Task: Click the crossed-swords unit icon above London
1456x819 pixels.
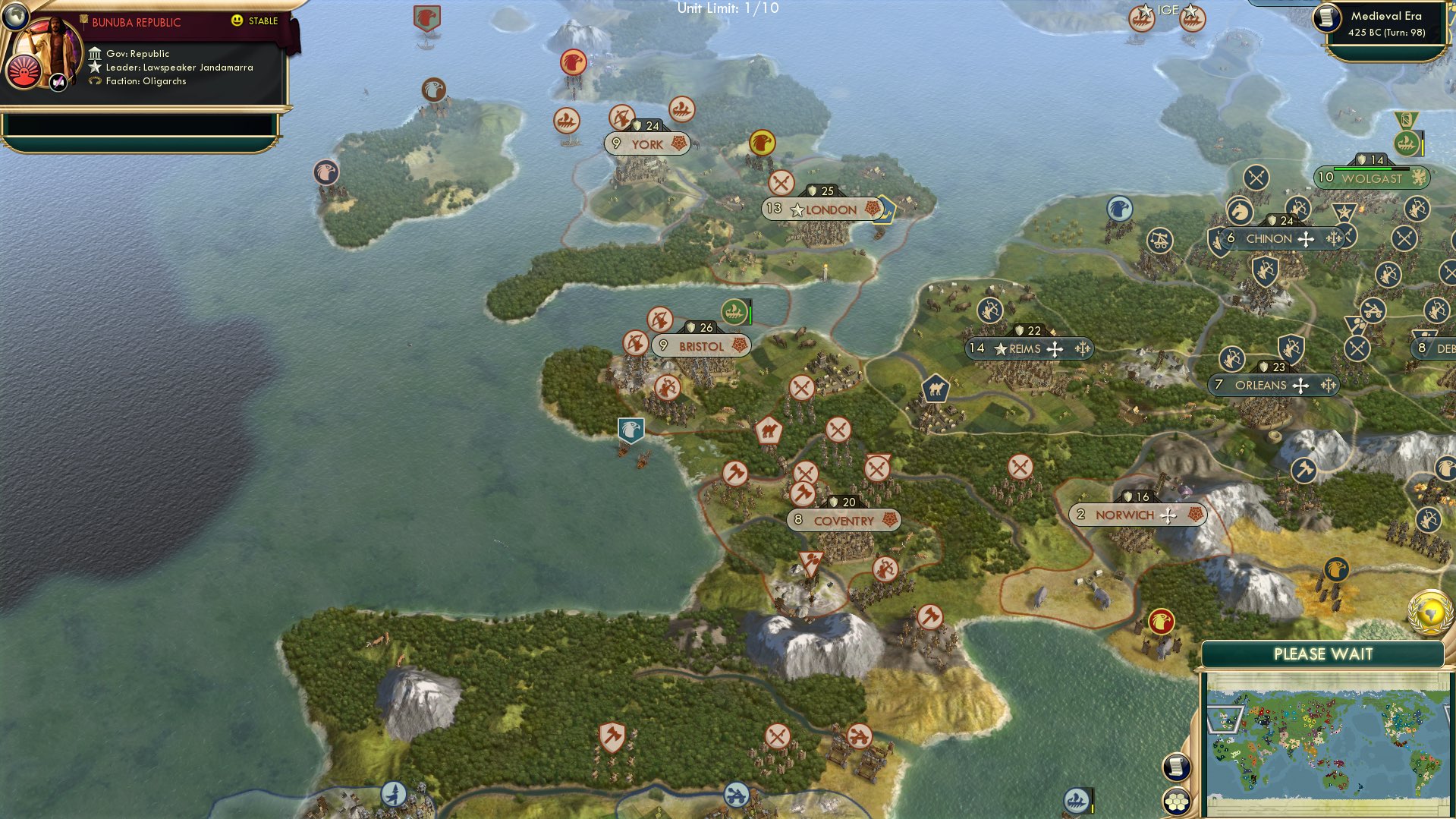Action: (781, 182)
